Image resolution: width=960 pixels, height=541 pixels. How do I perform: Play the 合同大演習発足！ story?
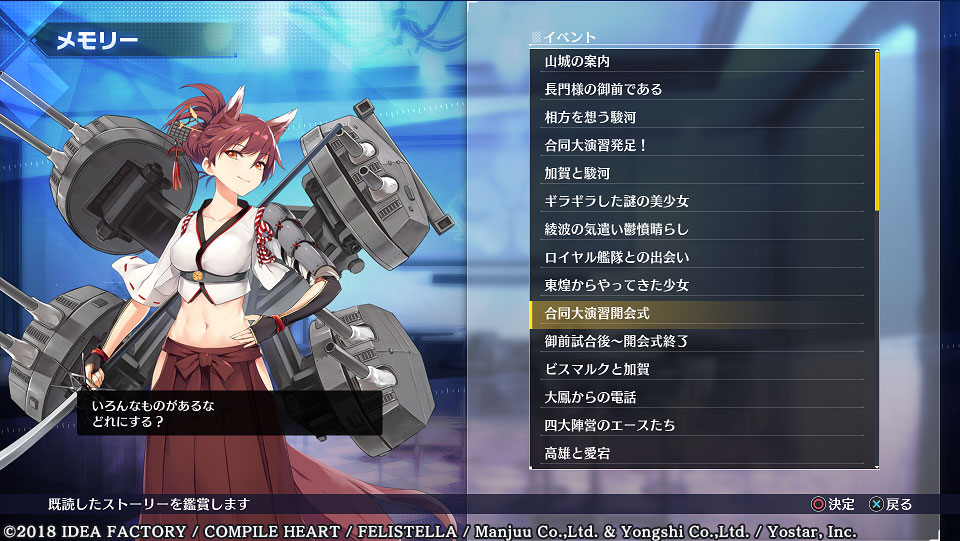[x=702, y=145]
